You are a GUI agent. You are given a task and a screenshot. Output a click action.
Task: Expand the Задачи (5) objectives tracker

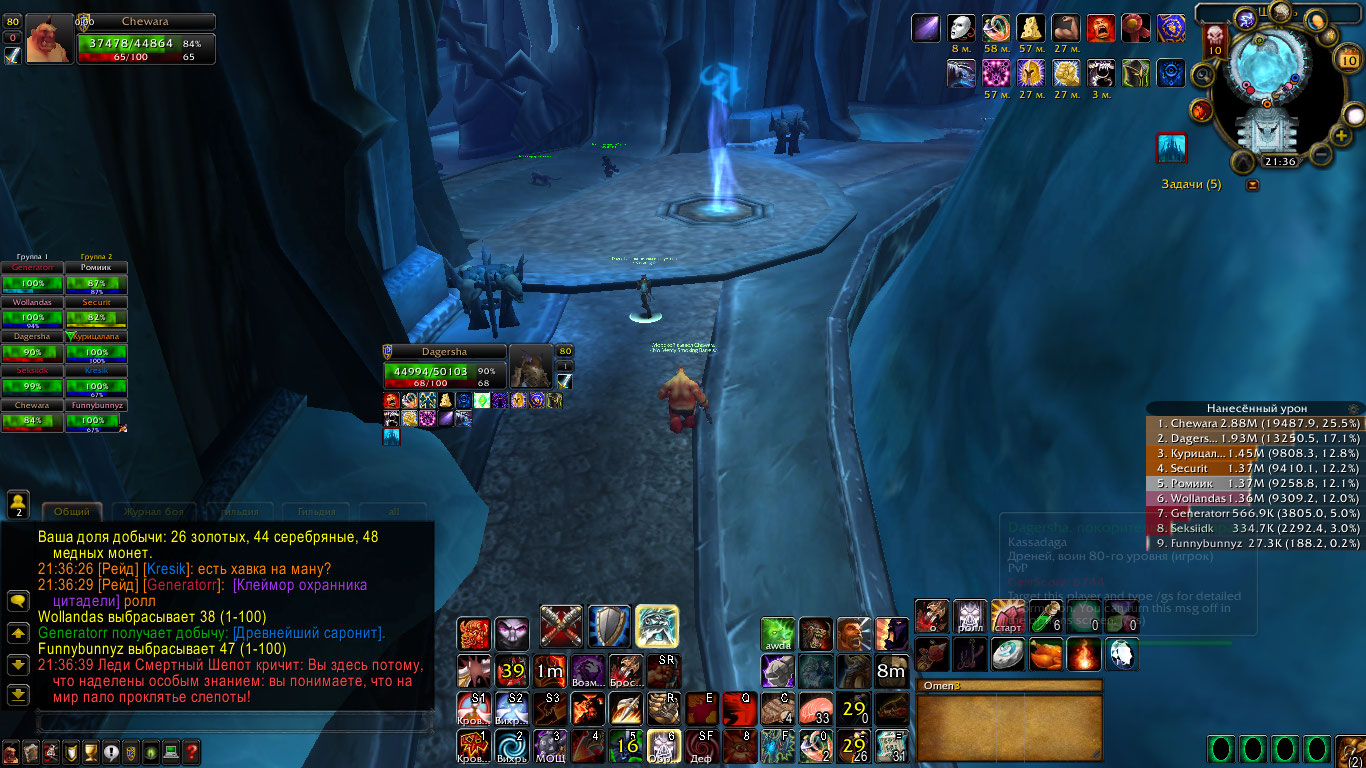click(x=1191, y=184)
